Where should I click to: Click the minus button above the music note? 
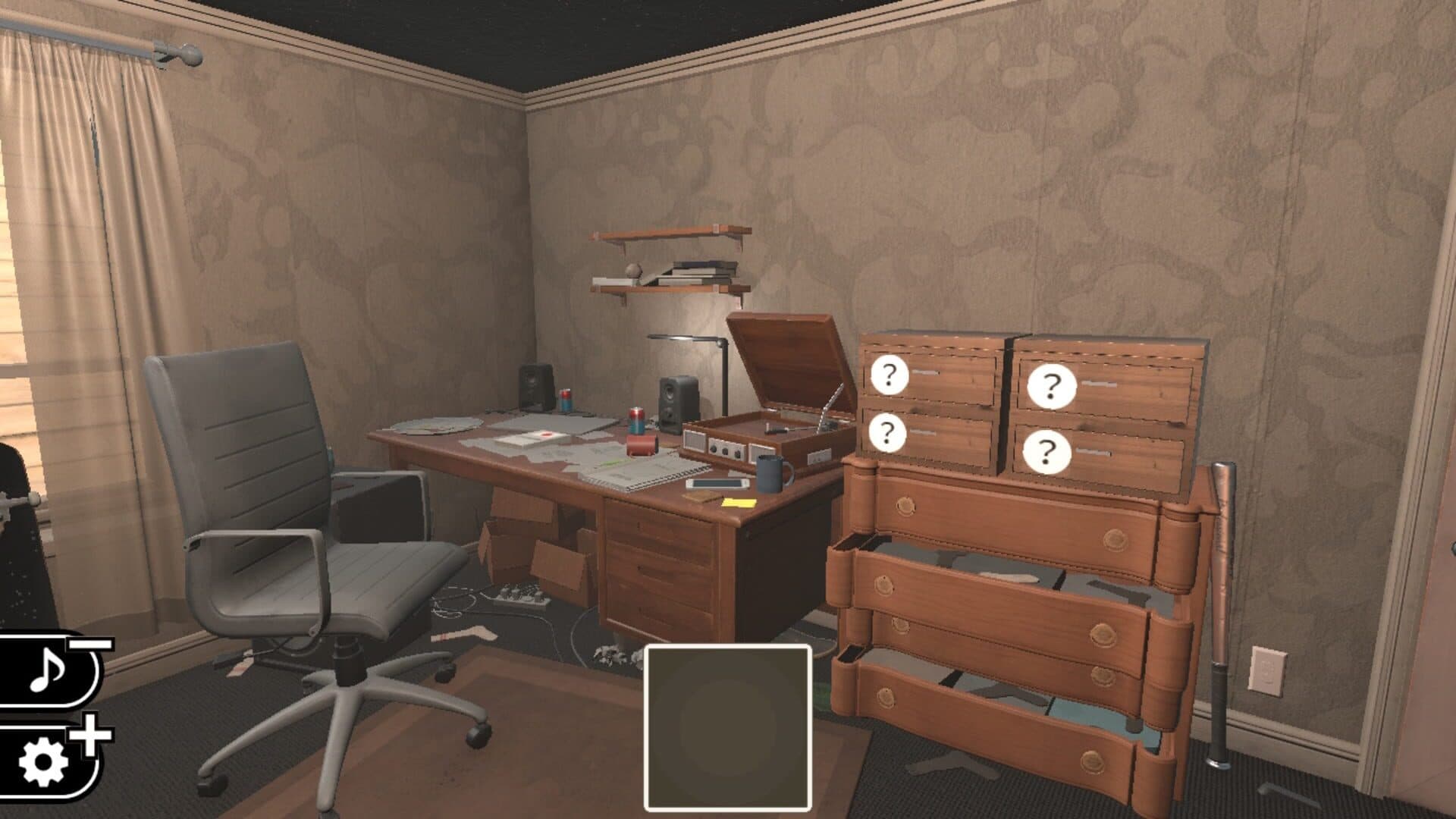91,645
